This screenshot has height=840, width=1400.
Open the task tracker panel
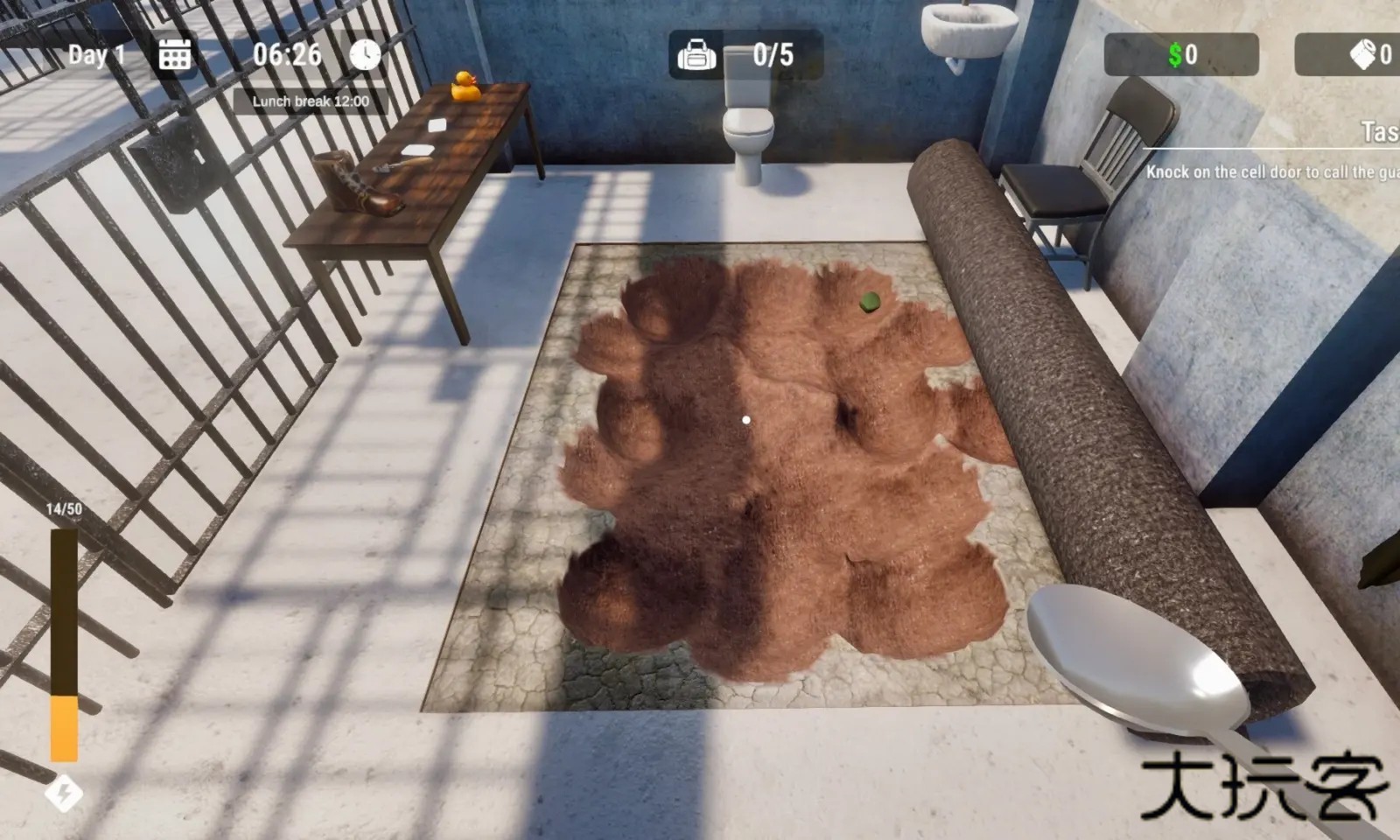(x=1378, y=132)
